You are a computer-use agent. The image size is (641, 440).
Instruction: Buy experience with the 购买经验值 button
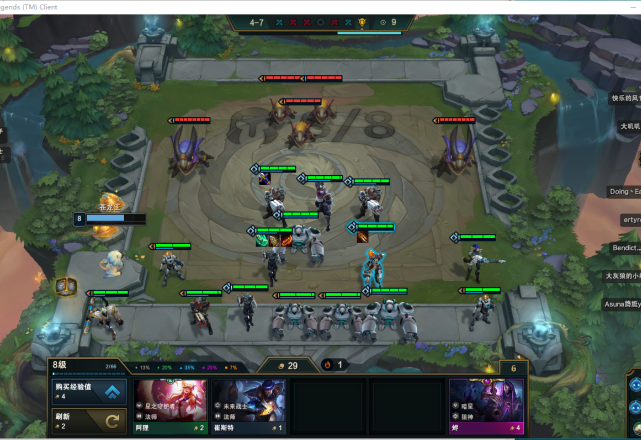click(x=87, y=391)
